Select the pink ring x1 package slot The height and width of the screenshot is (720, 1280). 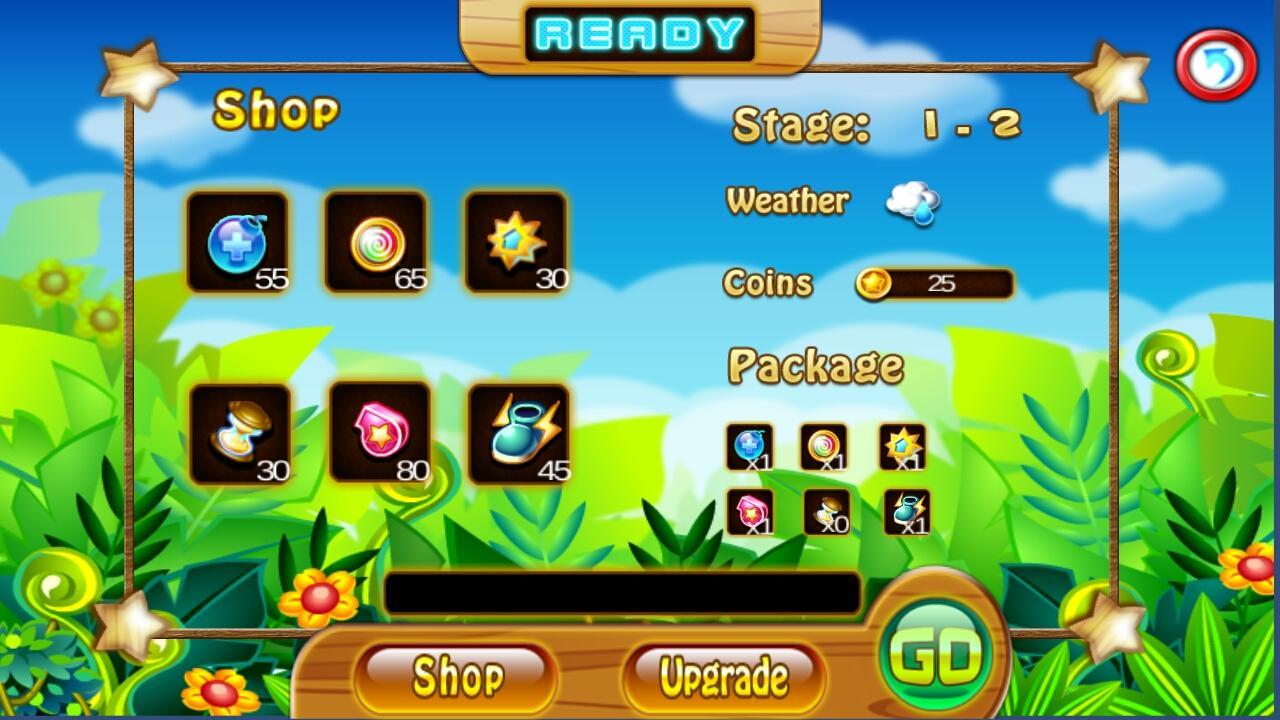[752, 512]
